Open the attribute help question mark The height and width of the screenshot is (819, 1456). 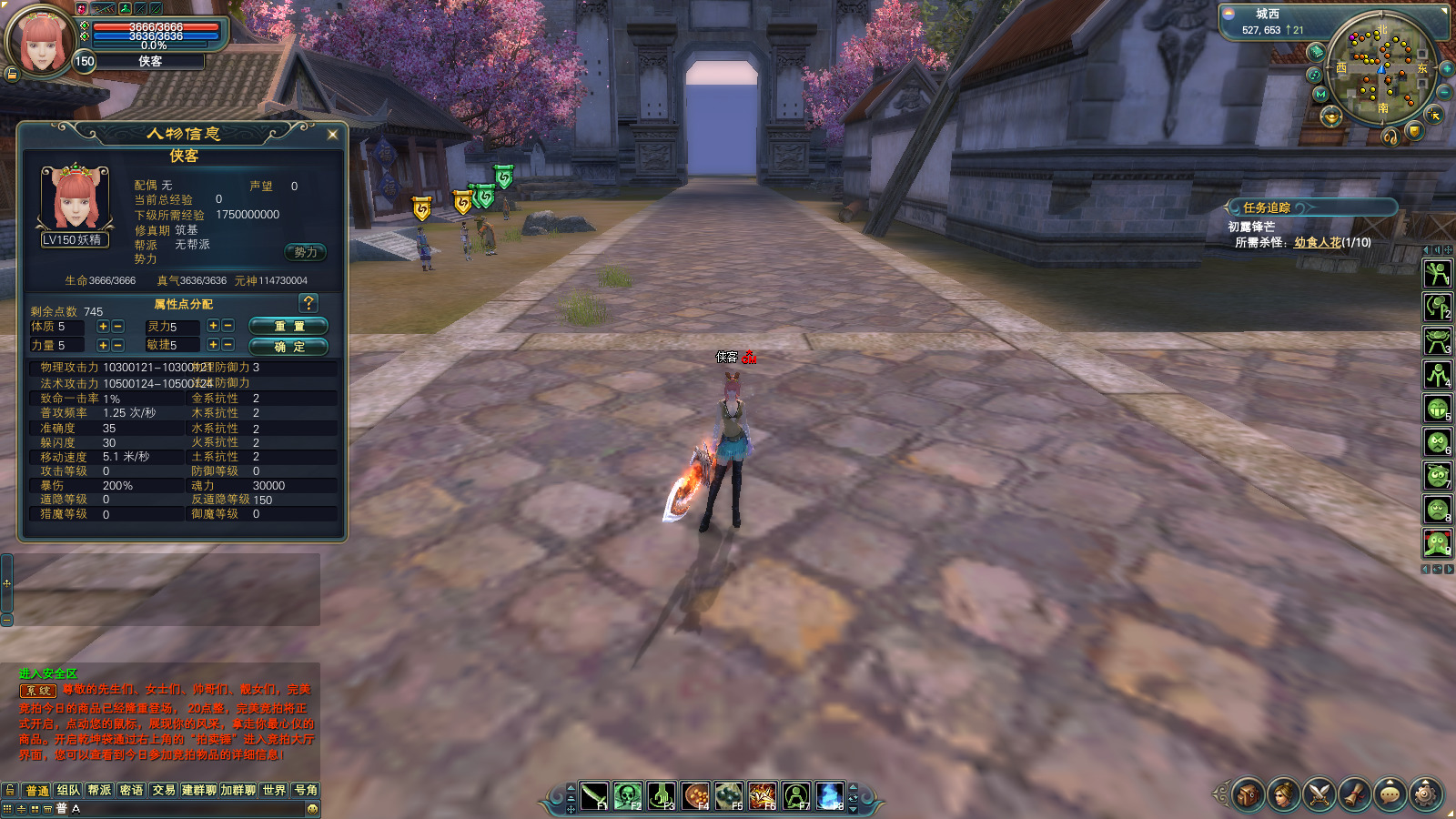coord(308,303)
